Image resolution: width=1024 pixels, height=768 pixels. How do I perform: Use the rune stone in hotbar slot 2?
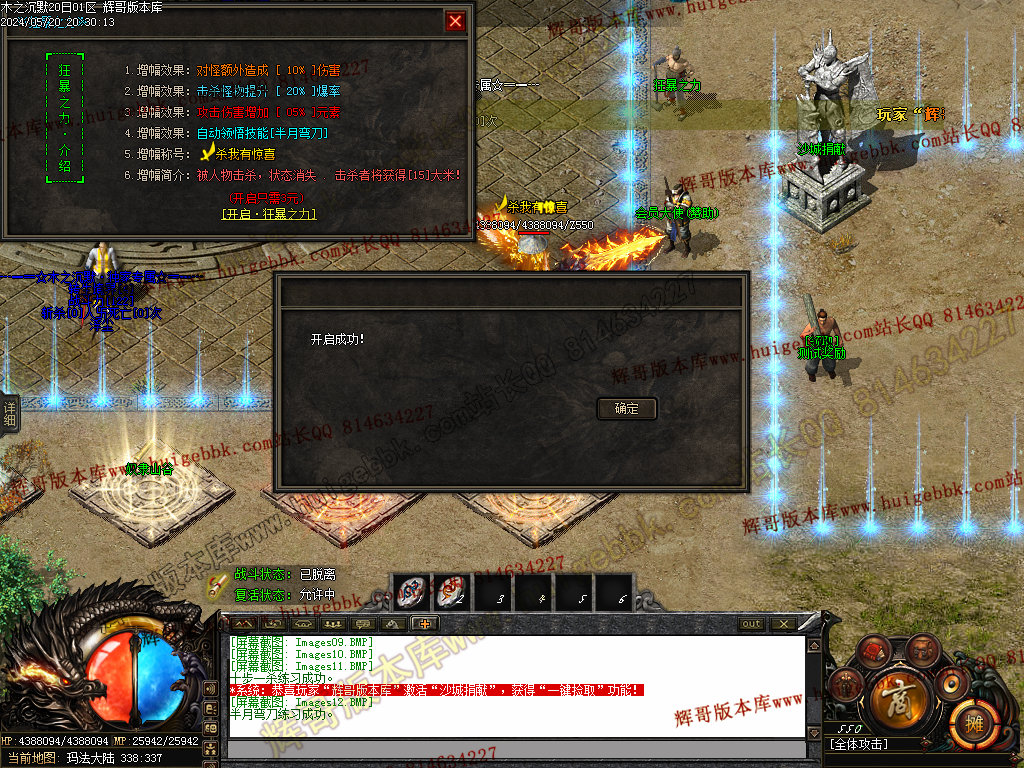tap(452, 592)
